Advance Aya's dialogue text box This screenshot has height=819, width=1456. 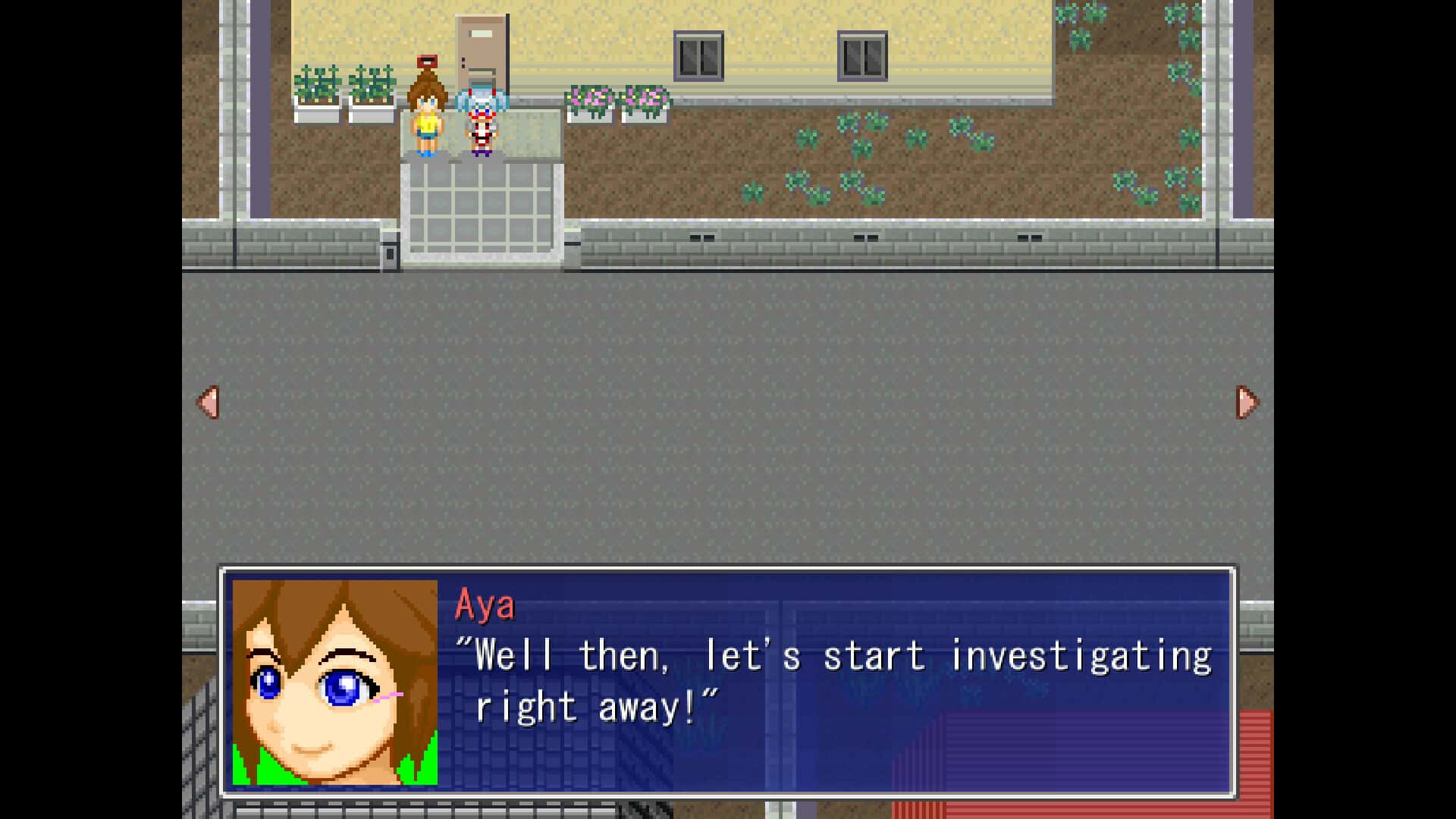834,682
